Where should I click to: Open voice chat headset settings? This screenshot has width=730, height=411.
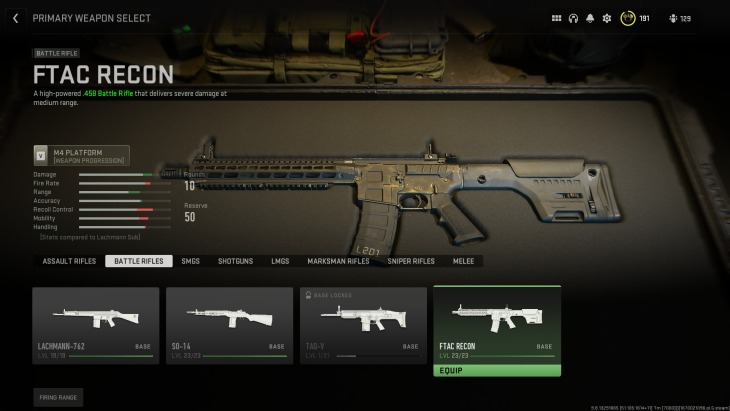573,18
